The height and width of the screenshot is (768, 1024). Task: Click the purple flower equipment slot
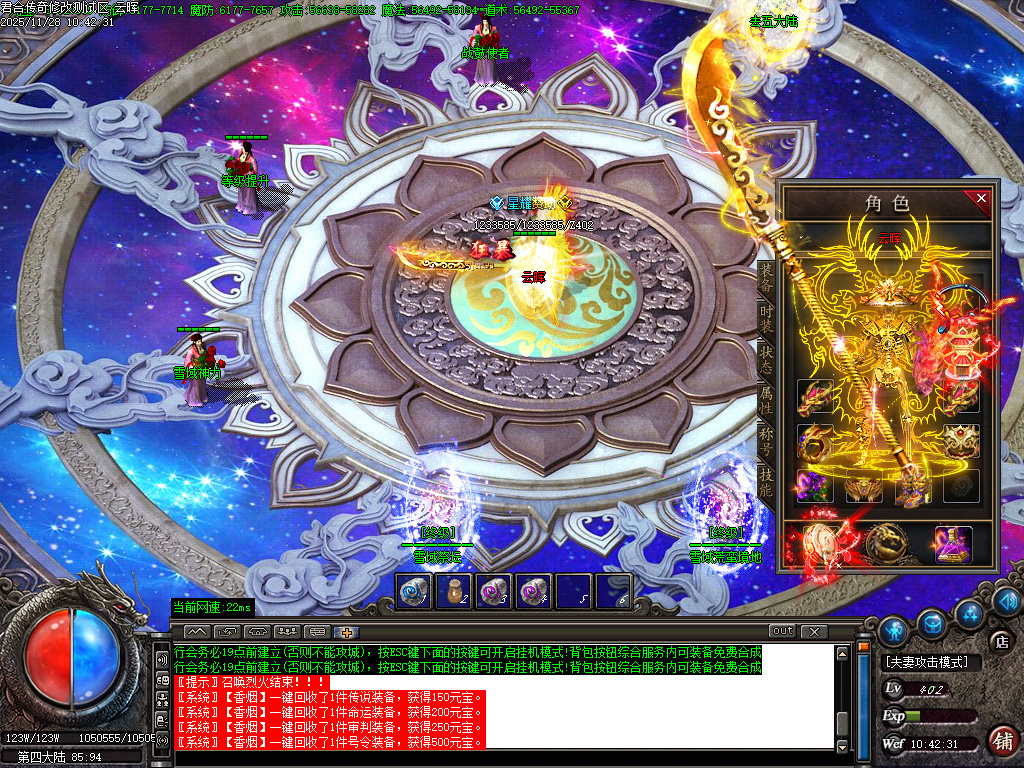click(x=814, y=486)
